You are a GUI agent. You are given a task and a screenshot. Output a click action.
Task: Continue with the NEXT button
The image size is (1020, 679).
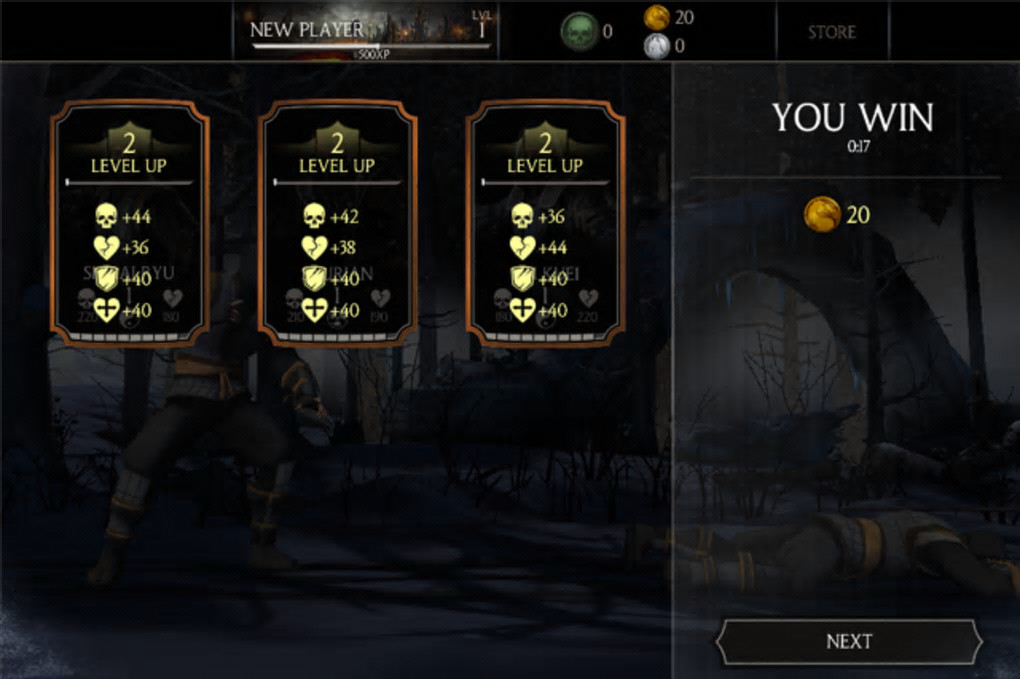849,642
